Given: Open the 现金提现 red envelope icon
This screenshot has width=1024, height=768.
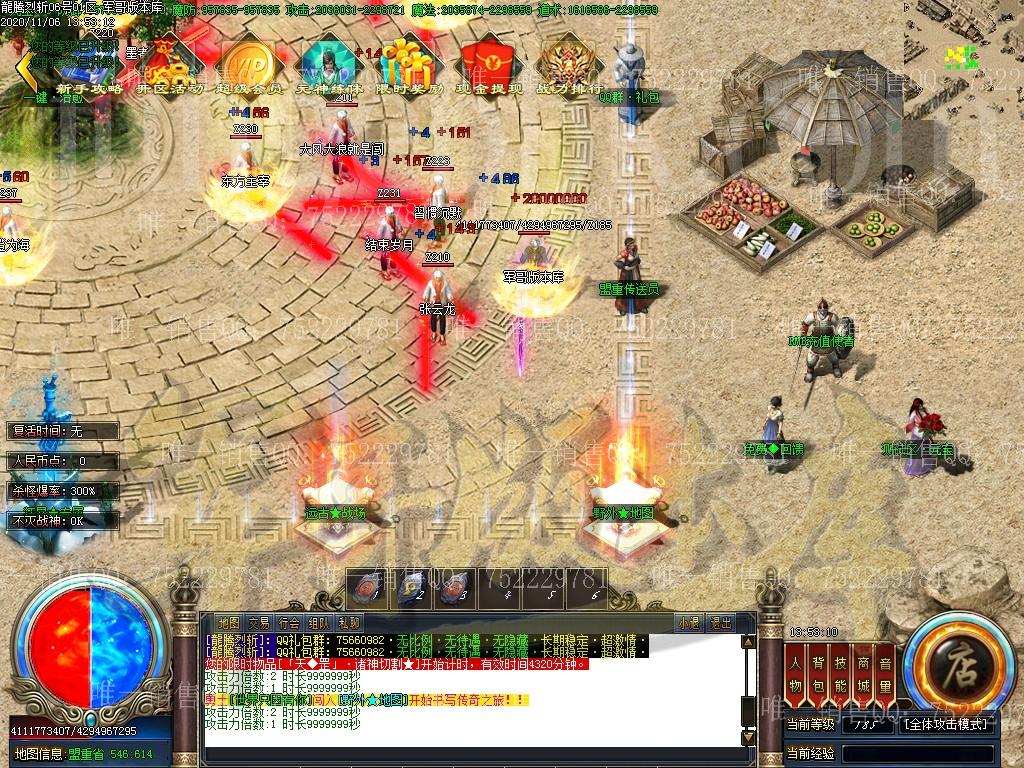Looking at the screenshot, I should point(489,66).
